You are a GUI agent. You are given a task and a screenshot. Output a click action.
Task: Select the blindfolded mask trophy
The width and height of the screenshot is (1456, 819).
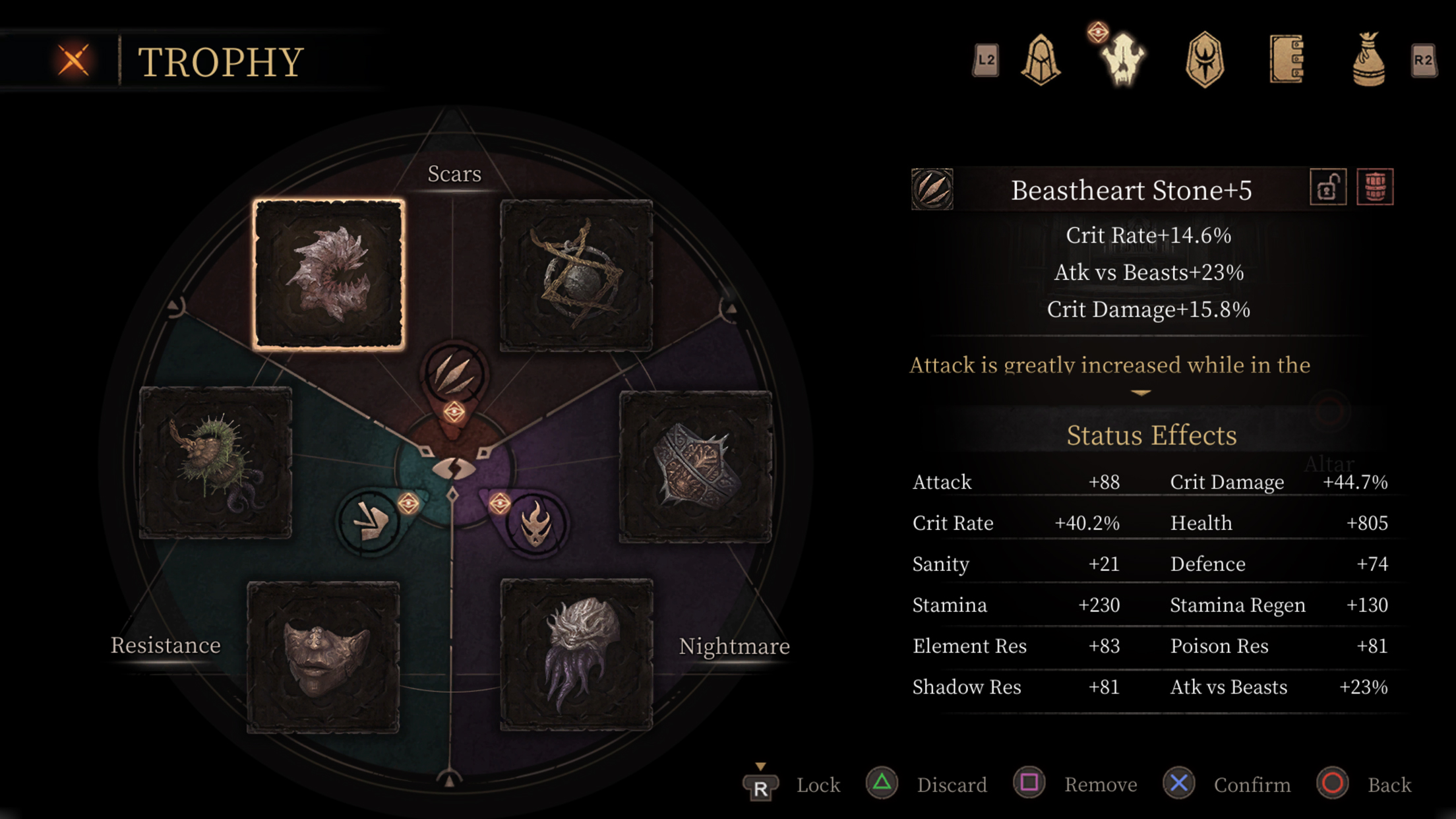[323, 657]
